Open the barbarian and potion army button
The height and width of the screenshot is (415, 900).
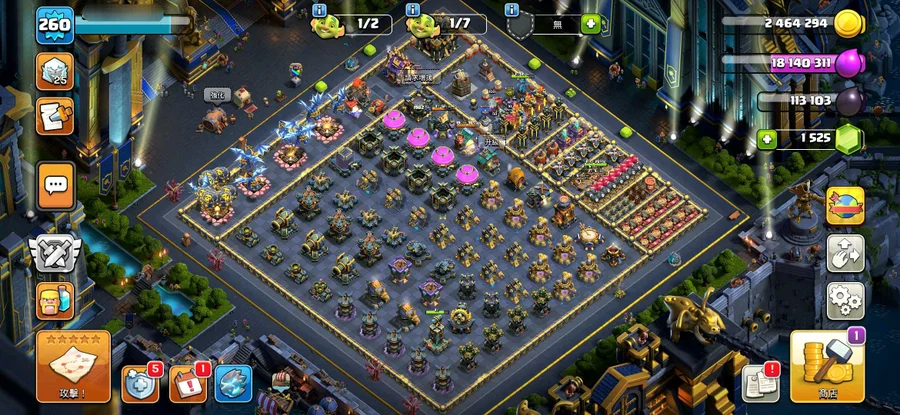pyautogui.click(x=54, y=299)
